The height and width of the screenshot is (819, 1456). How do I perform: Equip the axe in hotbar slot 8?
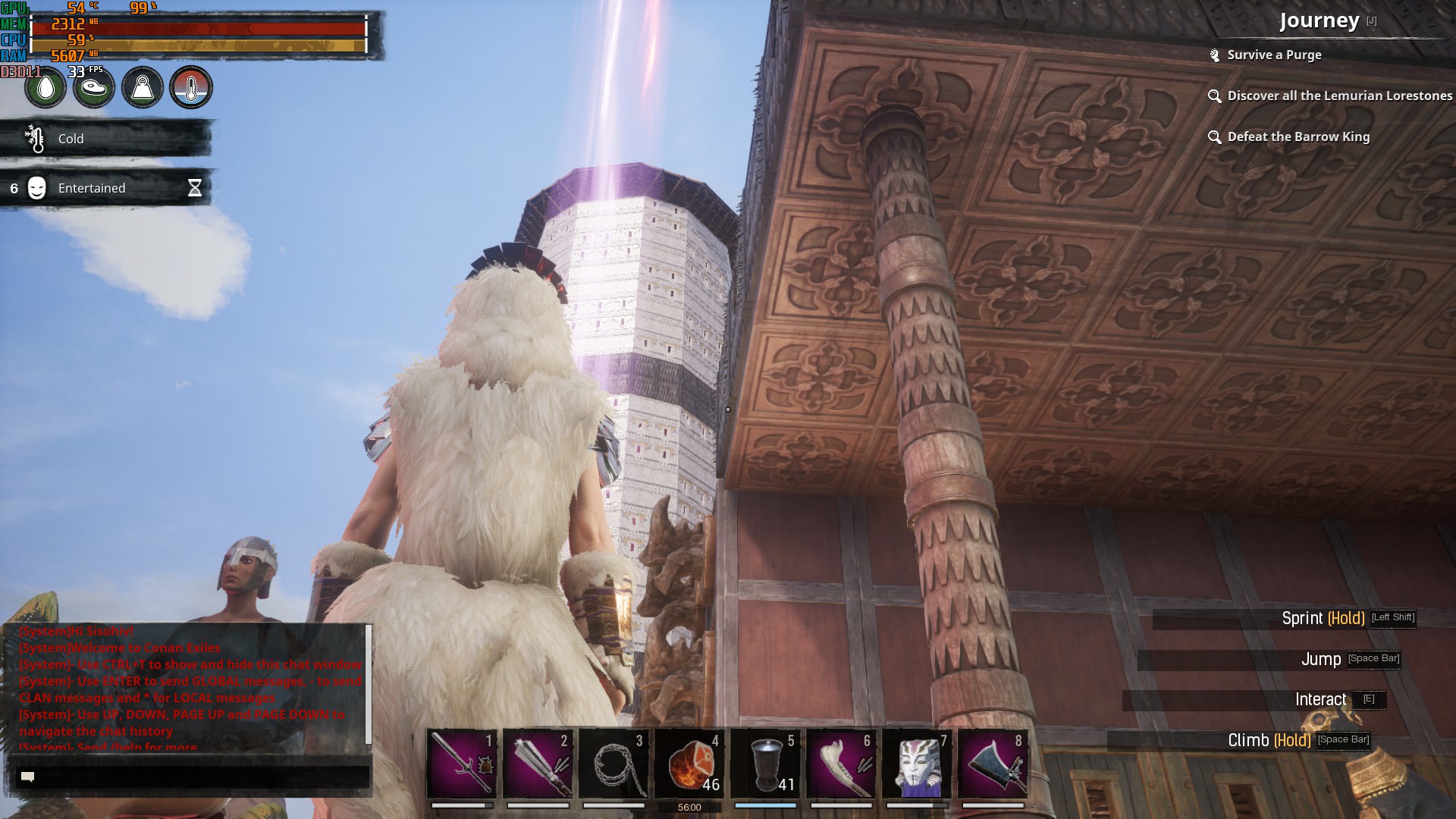(993, 763)
